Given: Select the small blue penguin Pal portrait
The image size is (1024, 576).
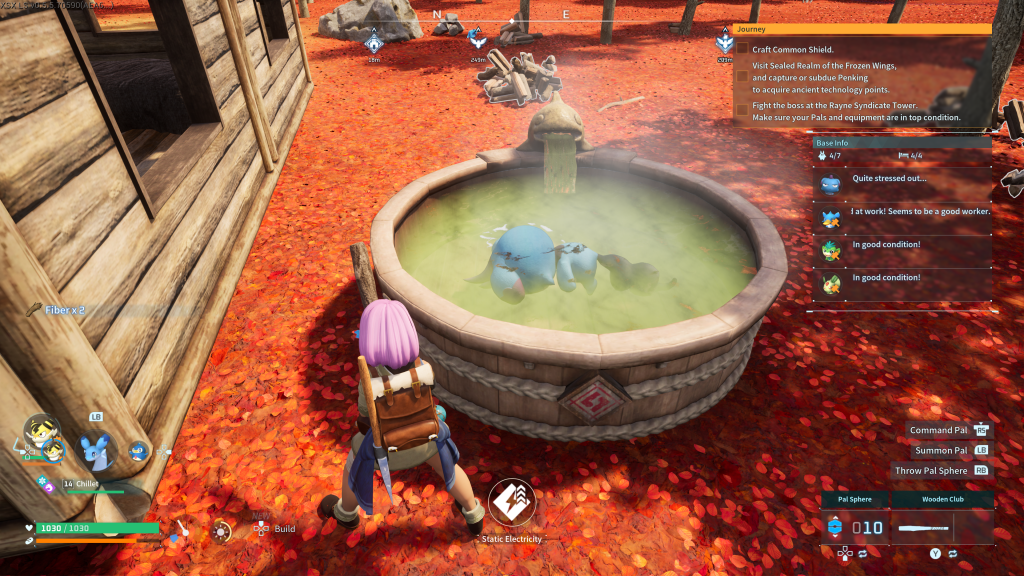Looking at the screenshot, I should pos(138,452).
